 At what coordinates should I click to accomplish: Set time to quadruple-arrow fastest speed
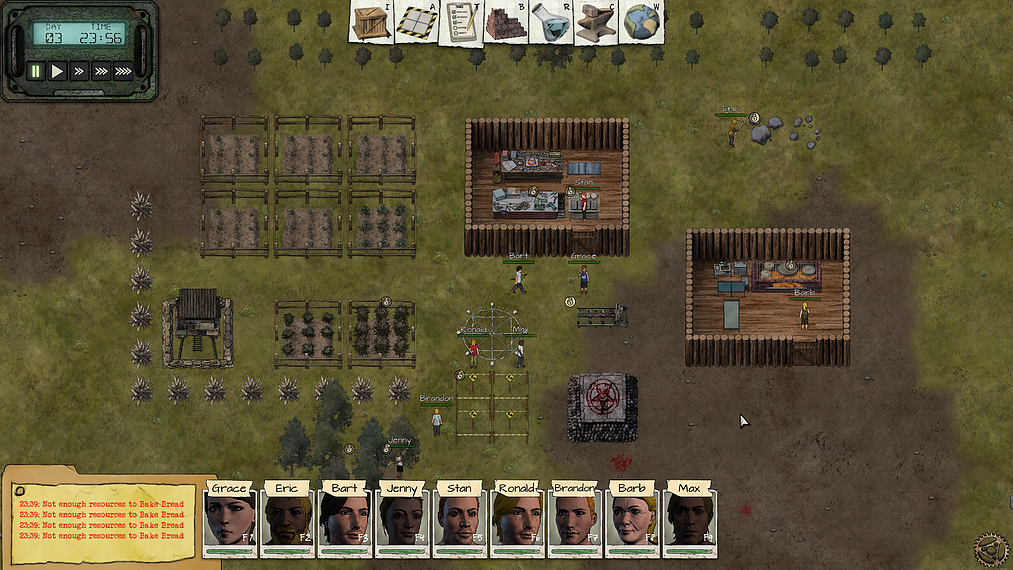click(x=123, y=71)
